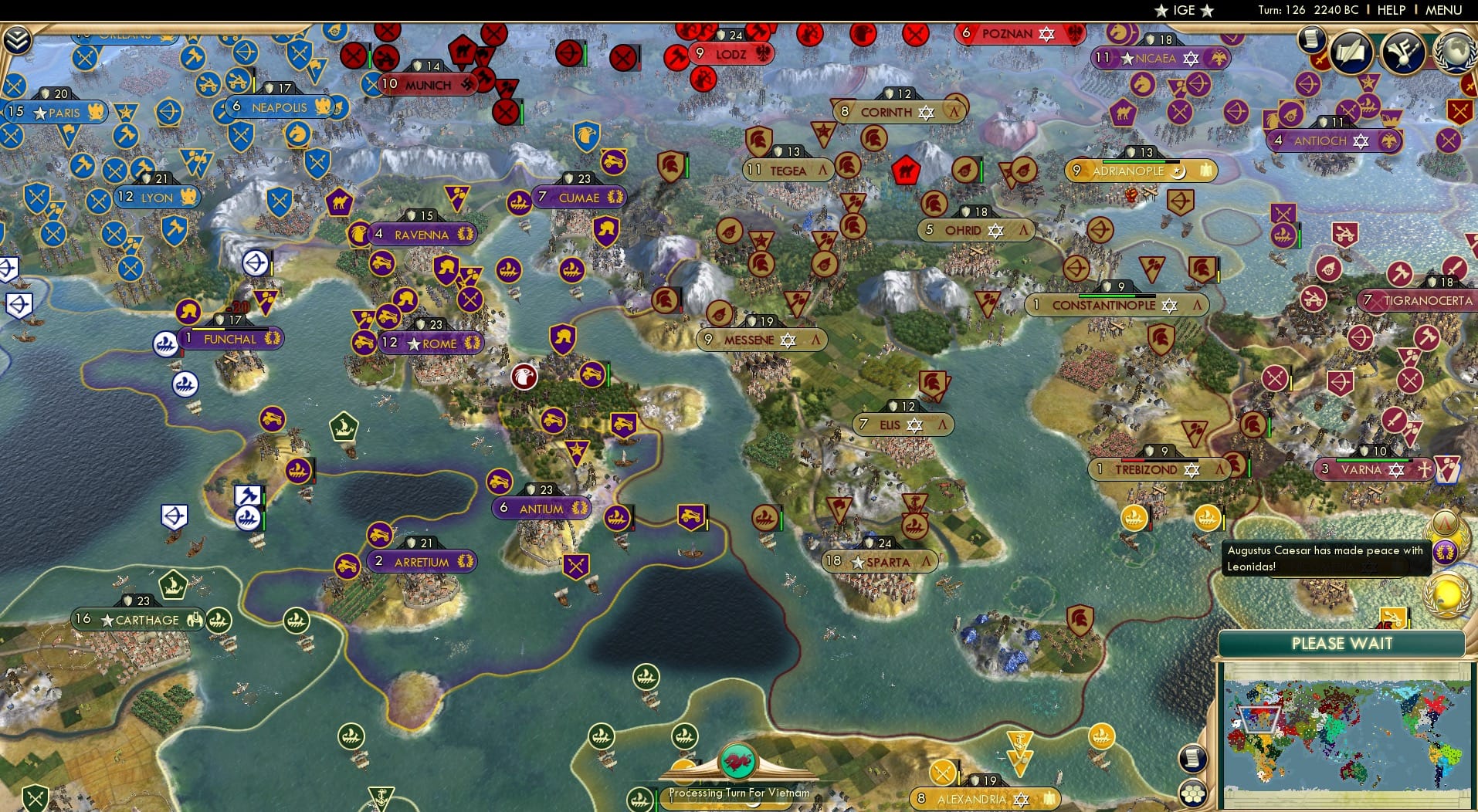Select the green anchor icon in bottom-left corner
This screenshot has height=812, width=1478.
coord(381,795)
